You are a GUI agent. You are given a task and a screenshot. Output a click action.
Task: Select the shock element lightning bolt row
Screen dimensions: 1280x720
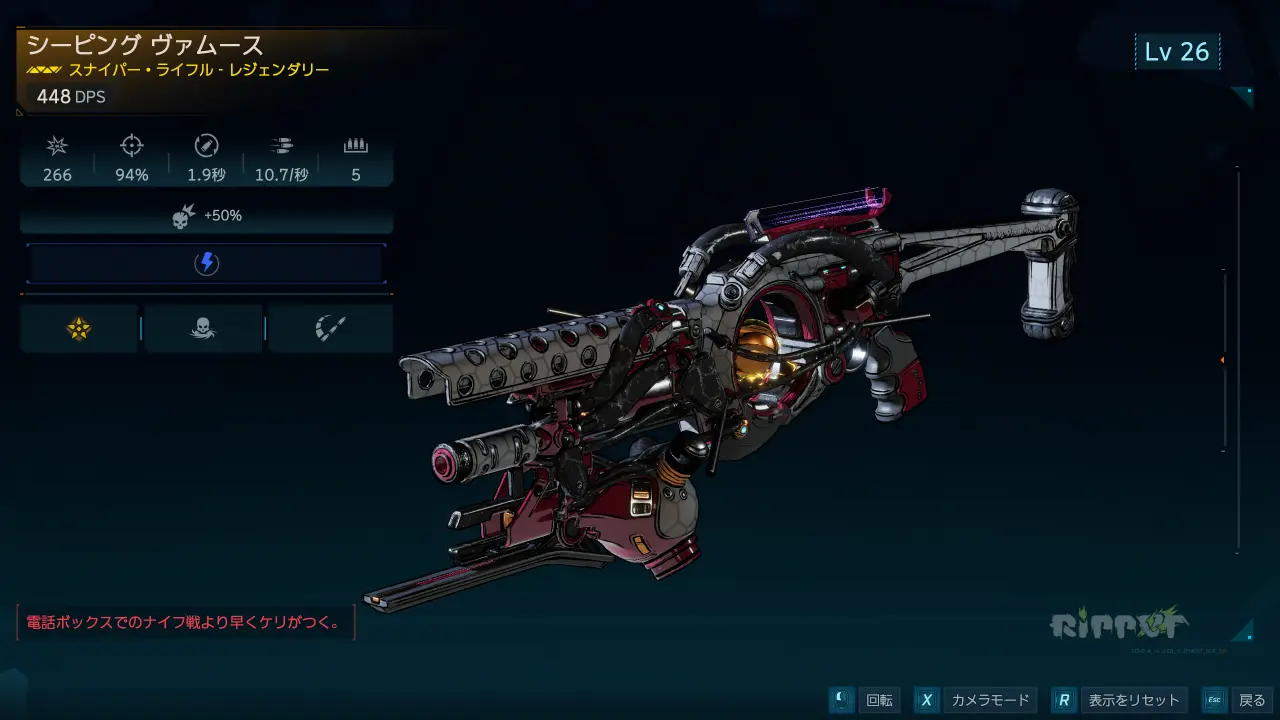206,264
